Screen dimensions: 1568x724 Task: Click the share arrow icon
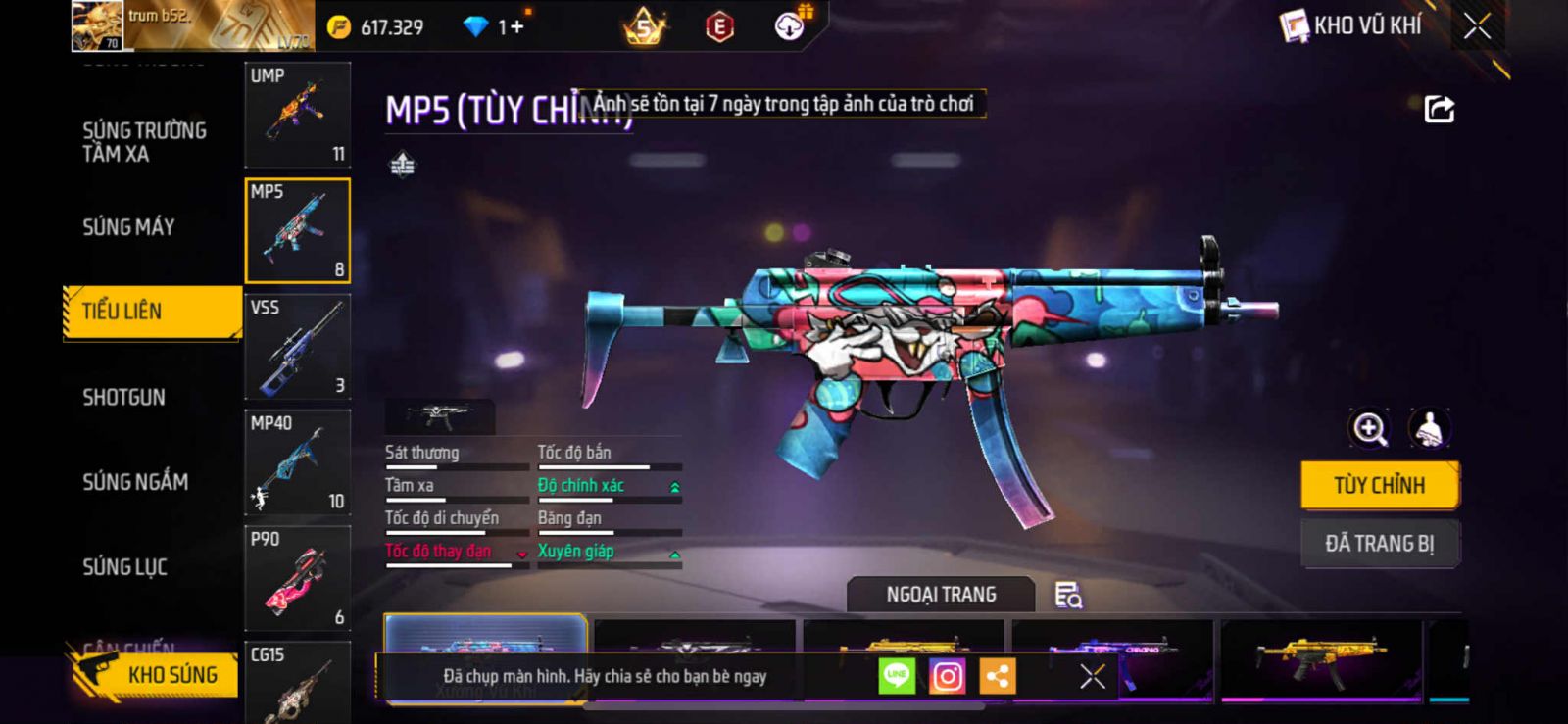tap(1439, 109)
